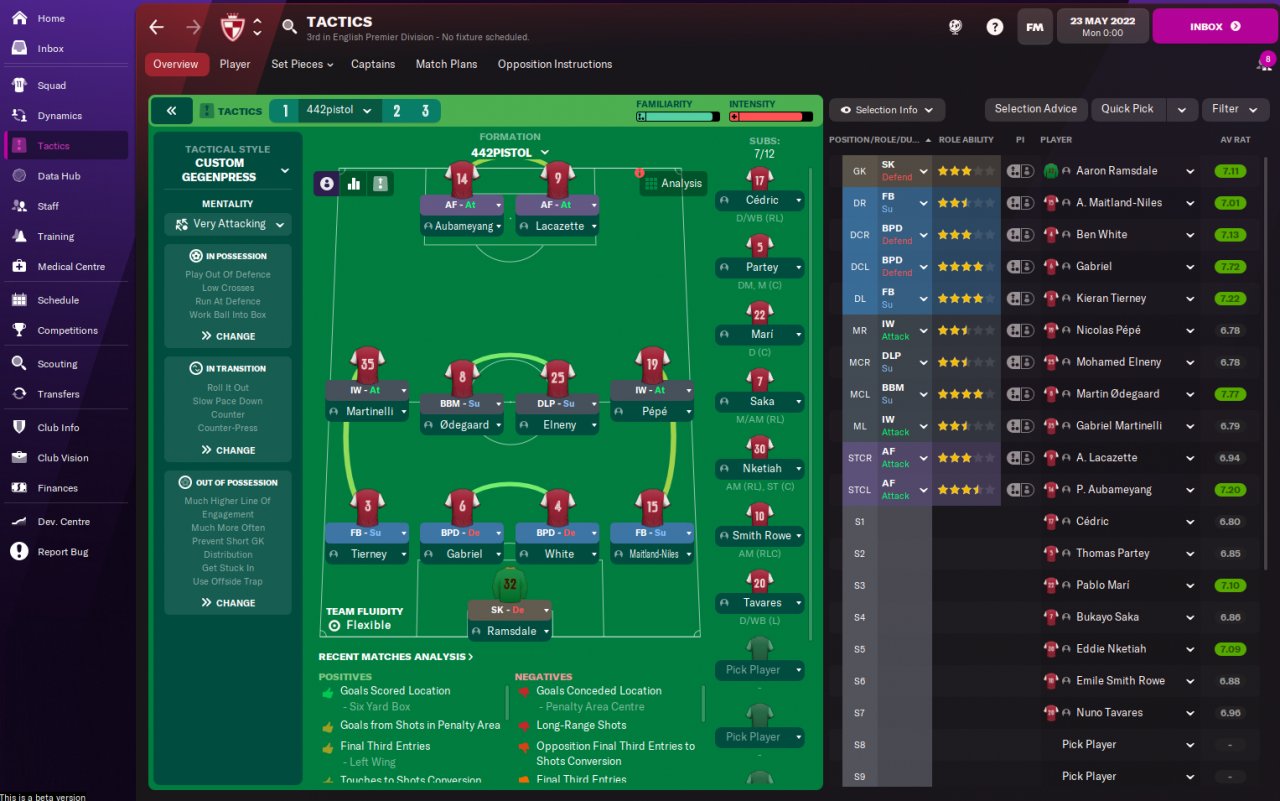Viewport: 1280px width, 801px height.
Task: Change the Out Of Possession instructions
Action: coord(228,603)
